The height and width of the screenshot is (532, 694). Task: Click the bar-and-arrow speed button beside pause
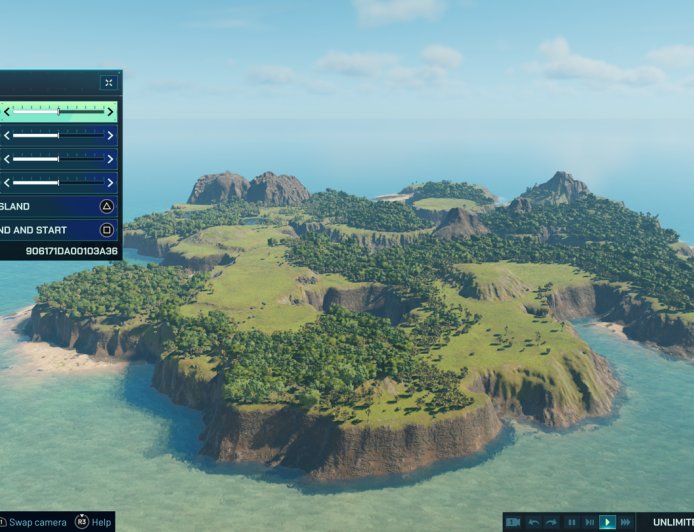click(x=589, y=522)
